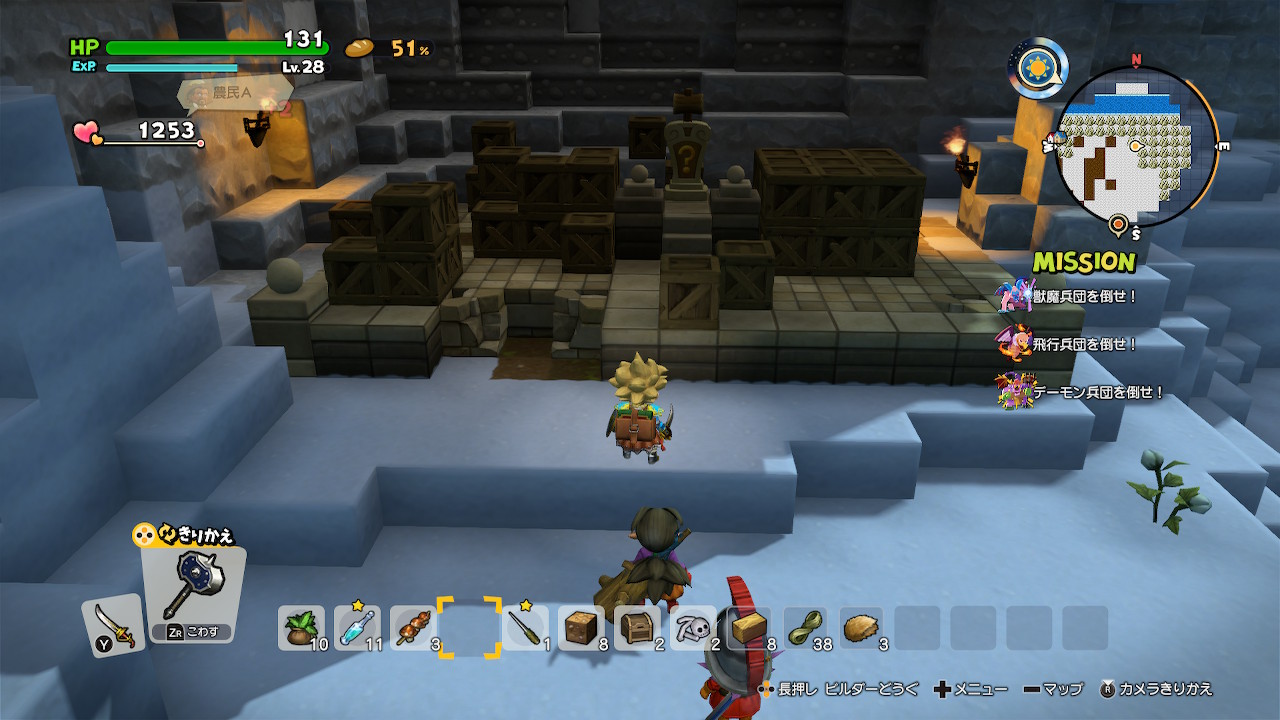The height and width of the screenshot is (720, 1280).
Task: Choose the skull and bones slot
Action: pos(693,628)
